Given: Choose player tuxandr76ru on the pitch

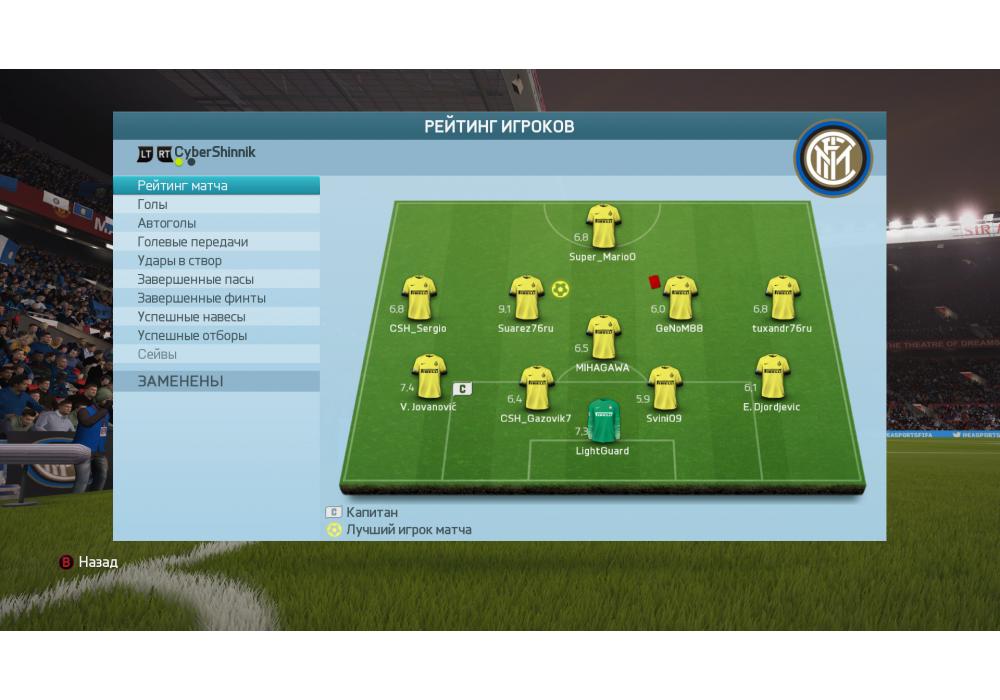Looking at the screenshot, I should pyautogui.click(x=782, y=298).
